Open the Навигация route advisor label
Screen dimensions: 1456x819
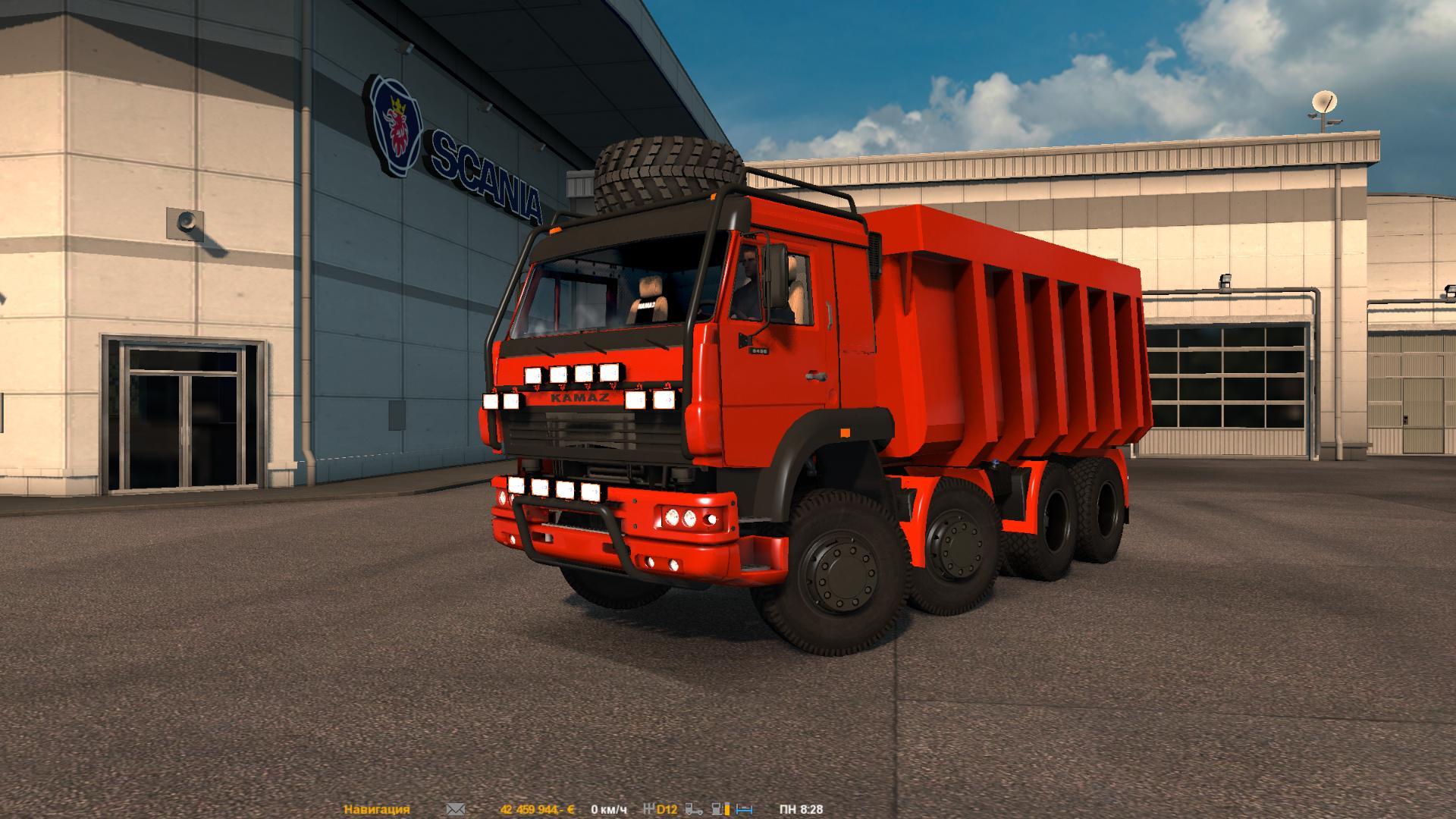[x=377, y=810]
